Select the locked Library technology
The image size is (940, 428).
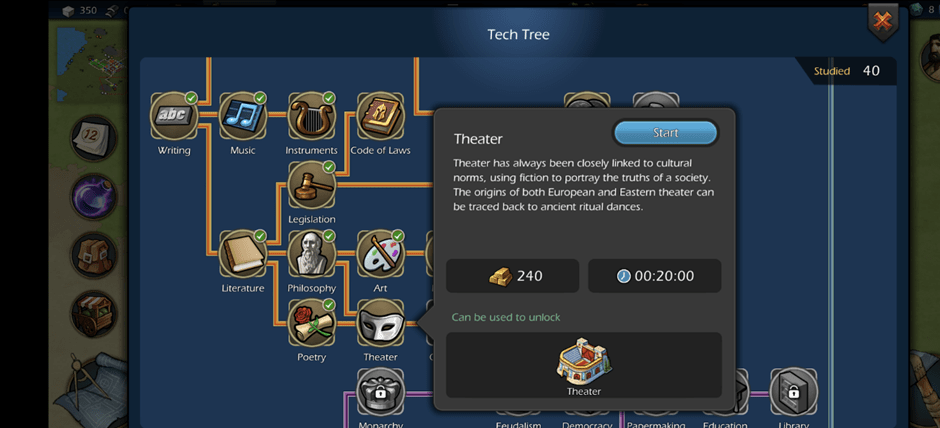coord(793,392)
